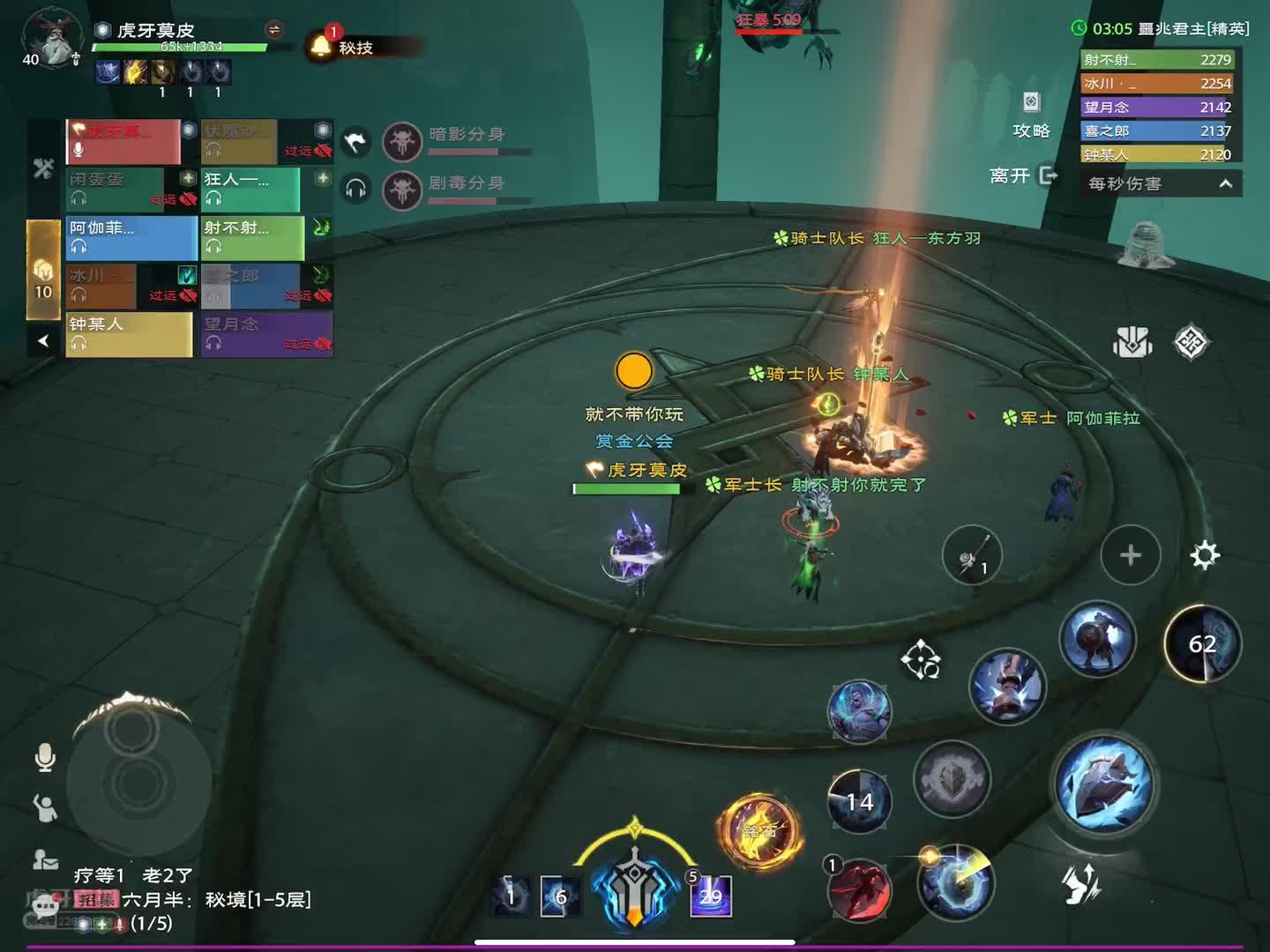This screenshot has height=952, width=1270.
Task: Open the chat message bubble
Action: pyautogui.click(x=45, y=905)
